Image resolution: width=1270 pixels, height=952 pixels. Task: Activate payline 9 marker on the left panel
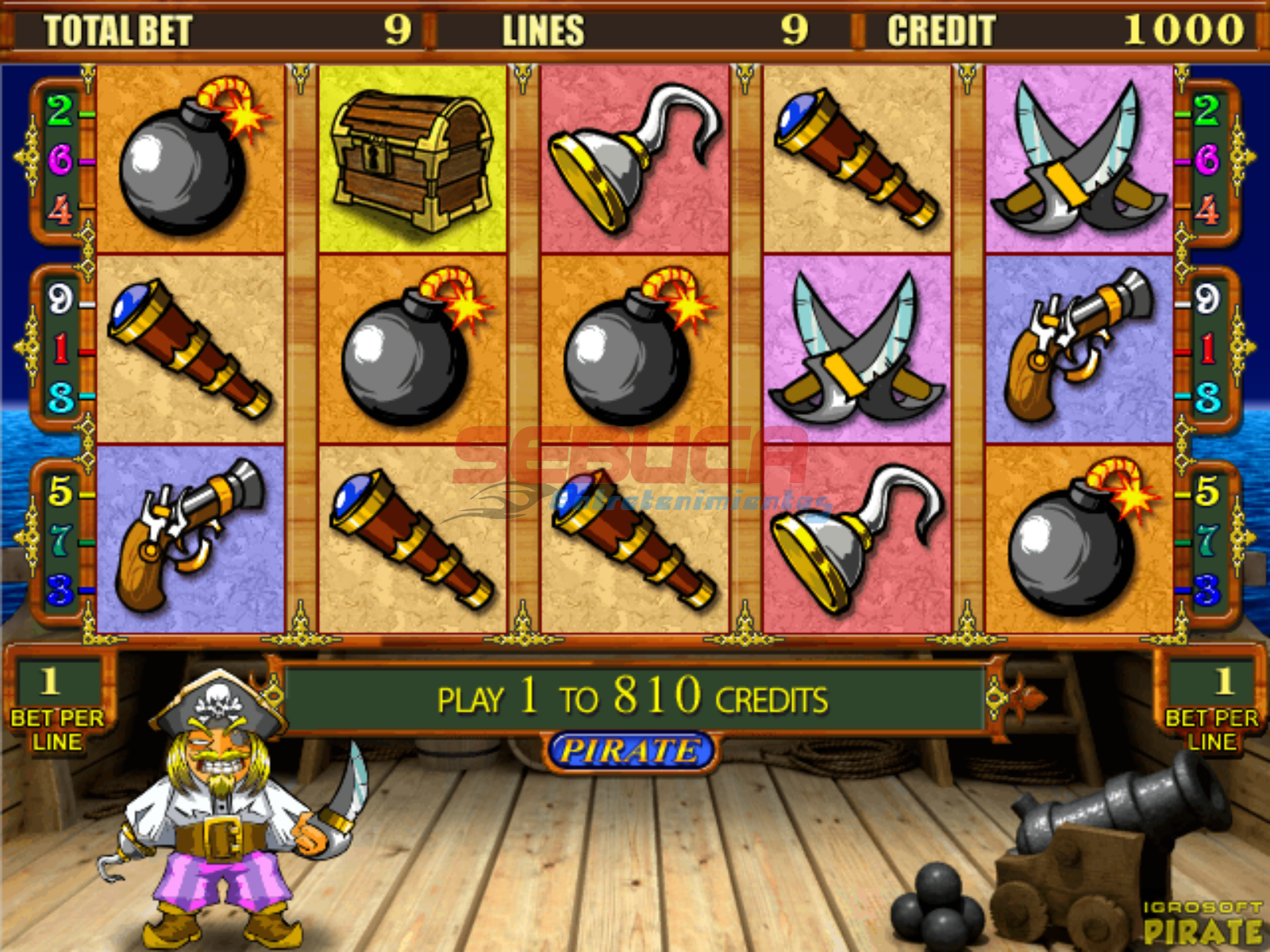(60, 299)
